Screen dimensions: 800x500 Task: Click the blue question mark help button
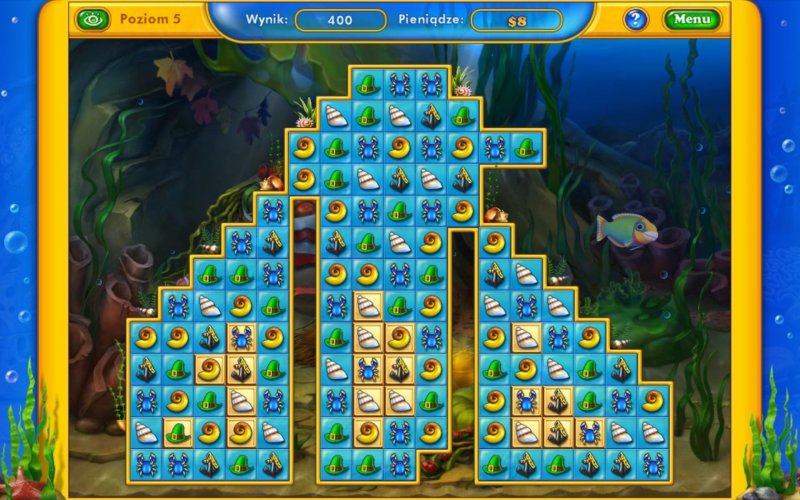click(636, 19)
